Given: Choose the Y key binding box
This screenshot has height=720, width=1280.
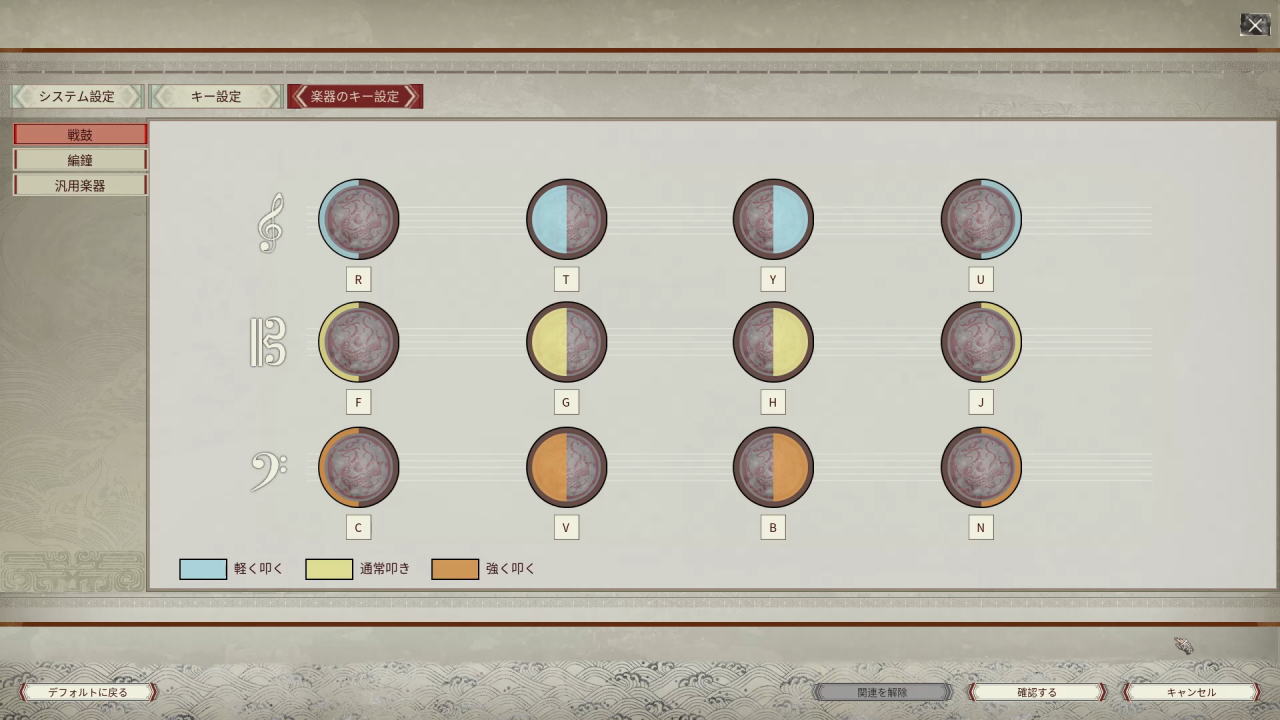Looking at the screenshot, I should click(x=772, y=280).
